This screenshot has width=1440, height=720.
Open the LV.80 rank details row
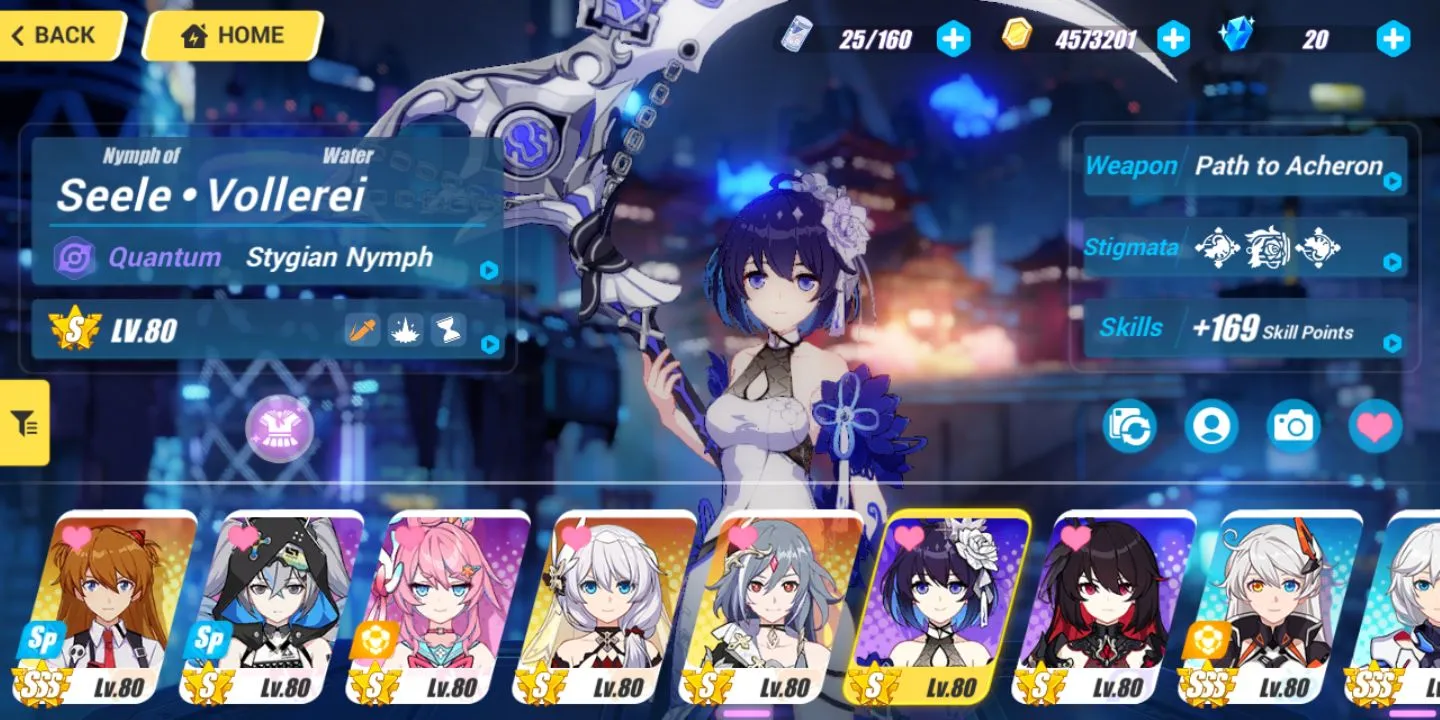(x=268, y=330)
